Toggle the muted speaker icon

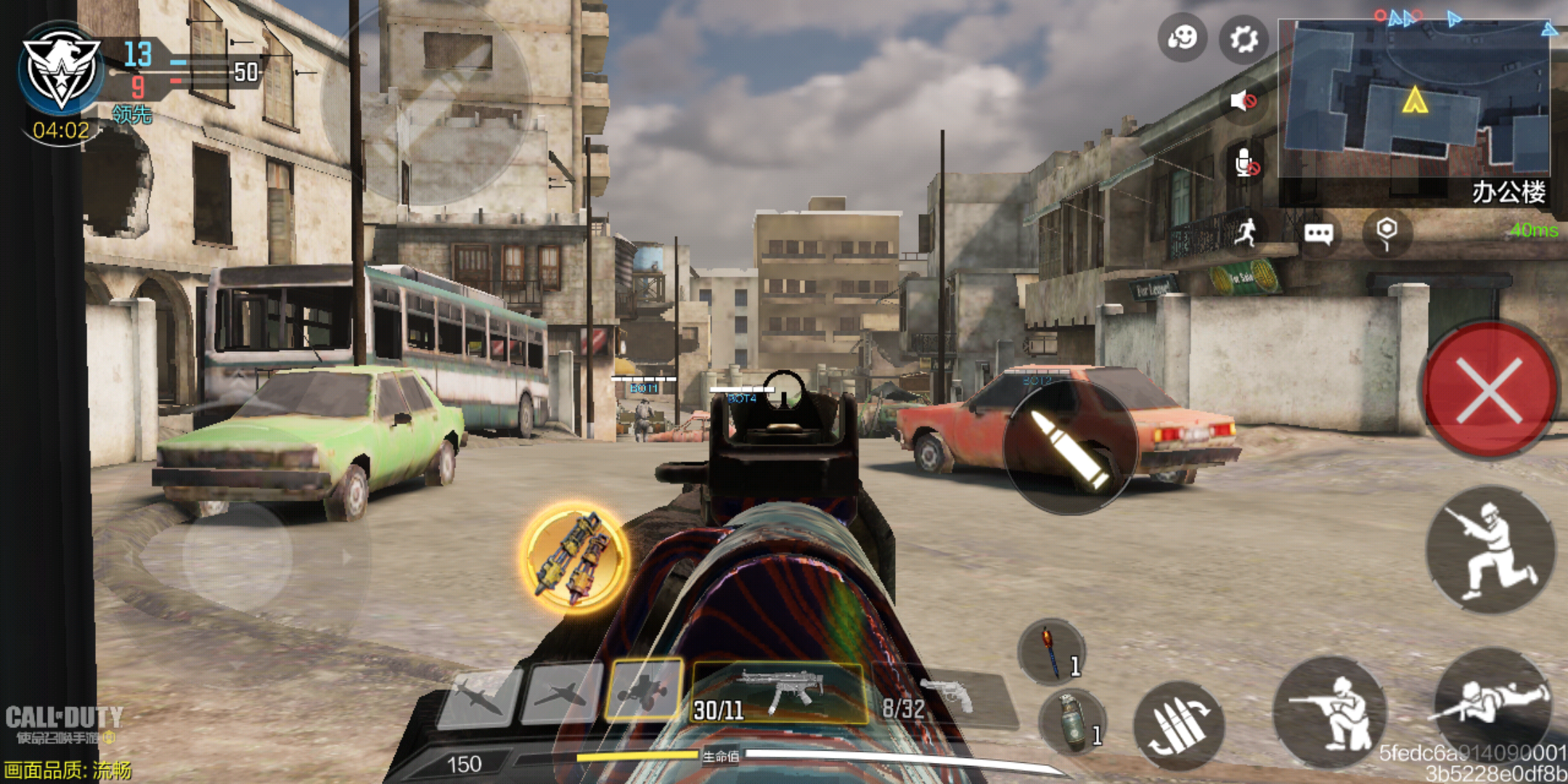coord(1244,101)
